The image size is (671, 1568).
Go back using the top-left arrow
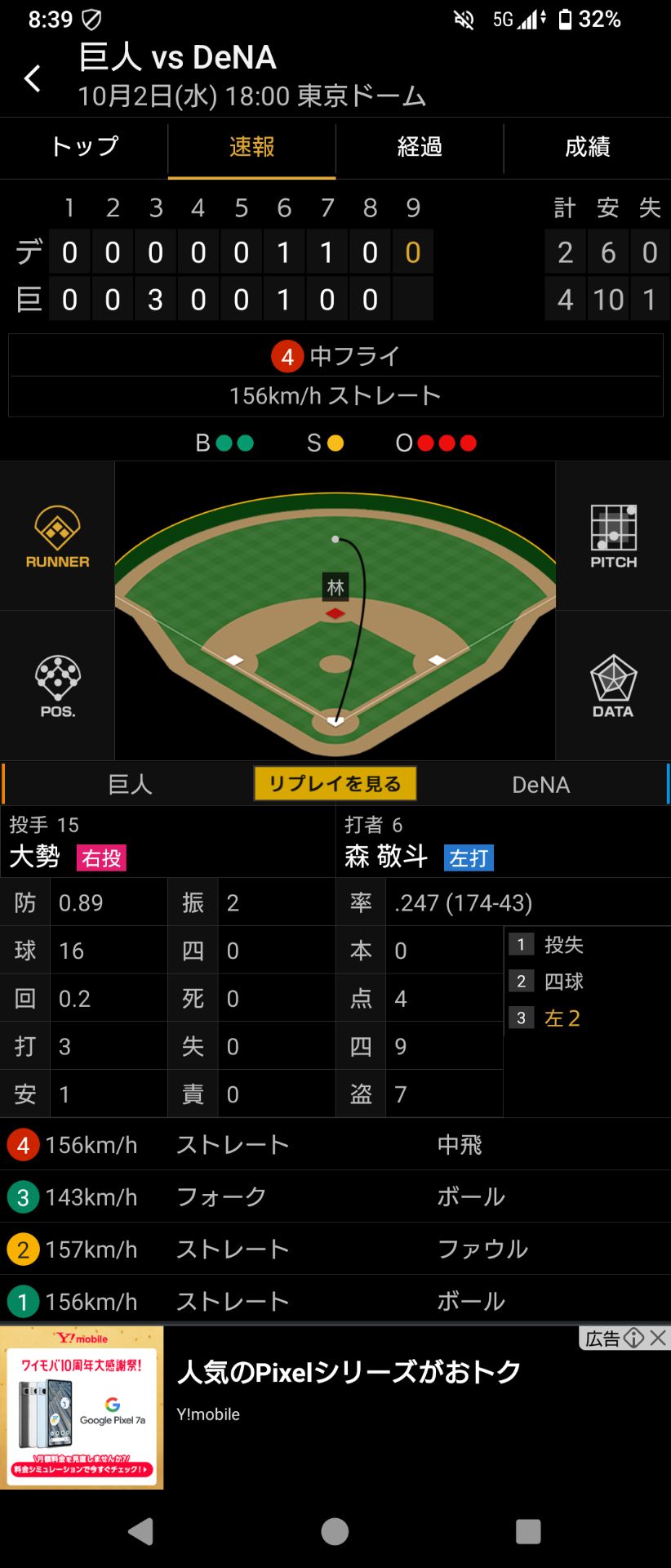tap(33, 78)
